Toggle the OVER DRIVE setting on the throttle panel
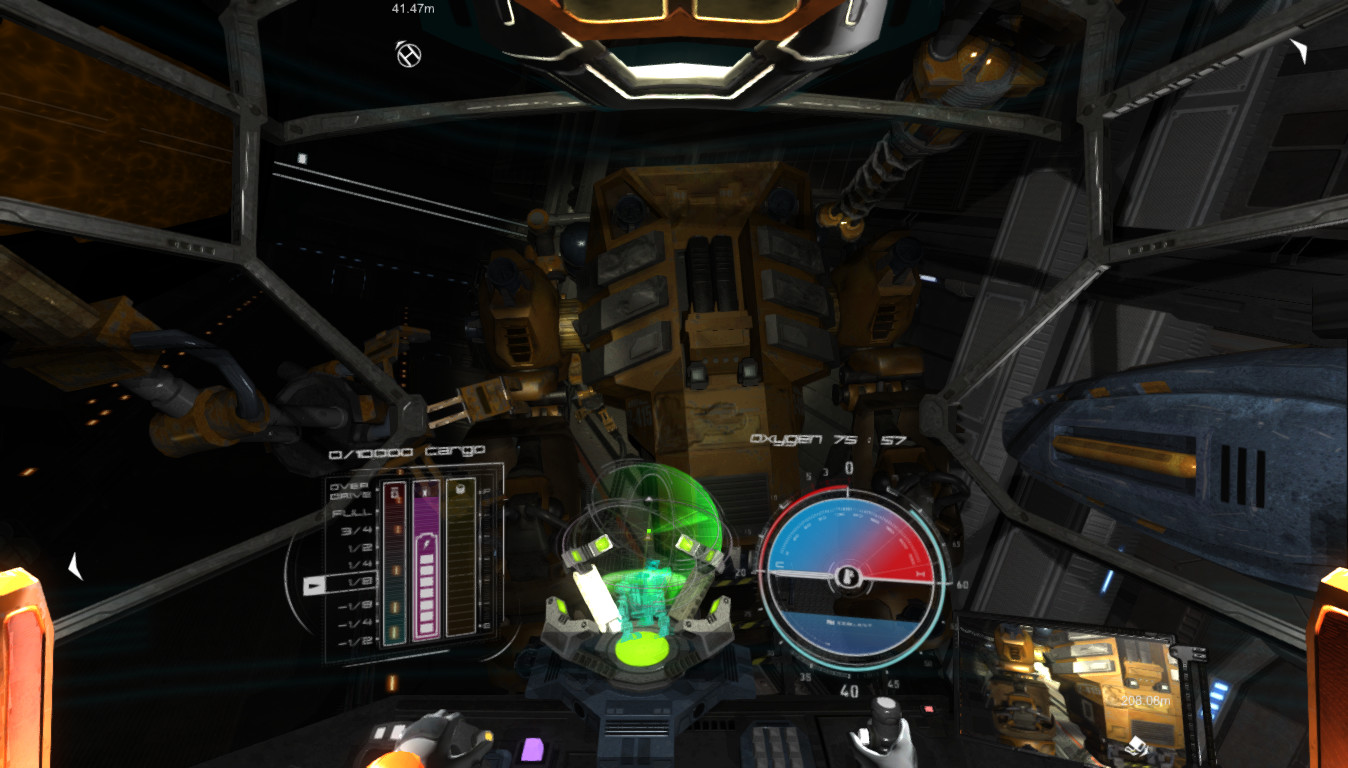1348x768 pixels. pos(349,490)
